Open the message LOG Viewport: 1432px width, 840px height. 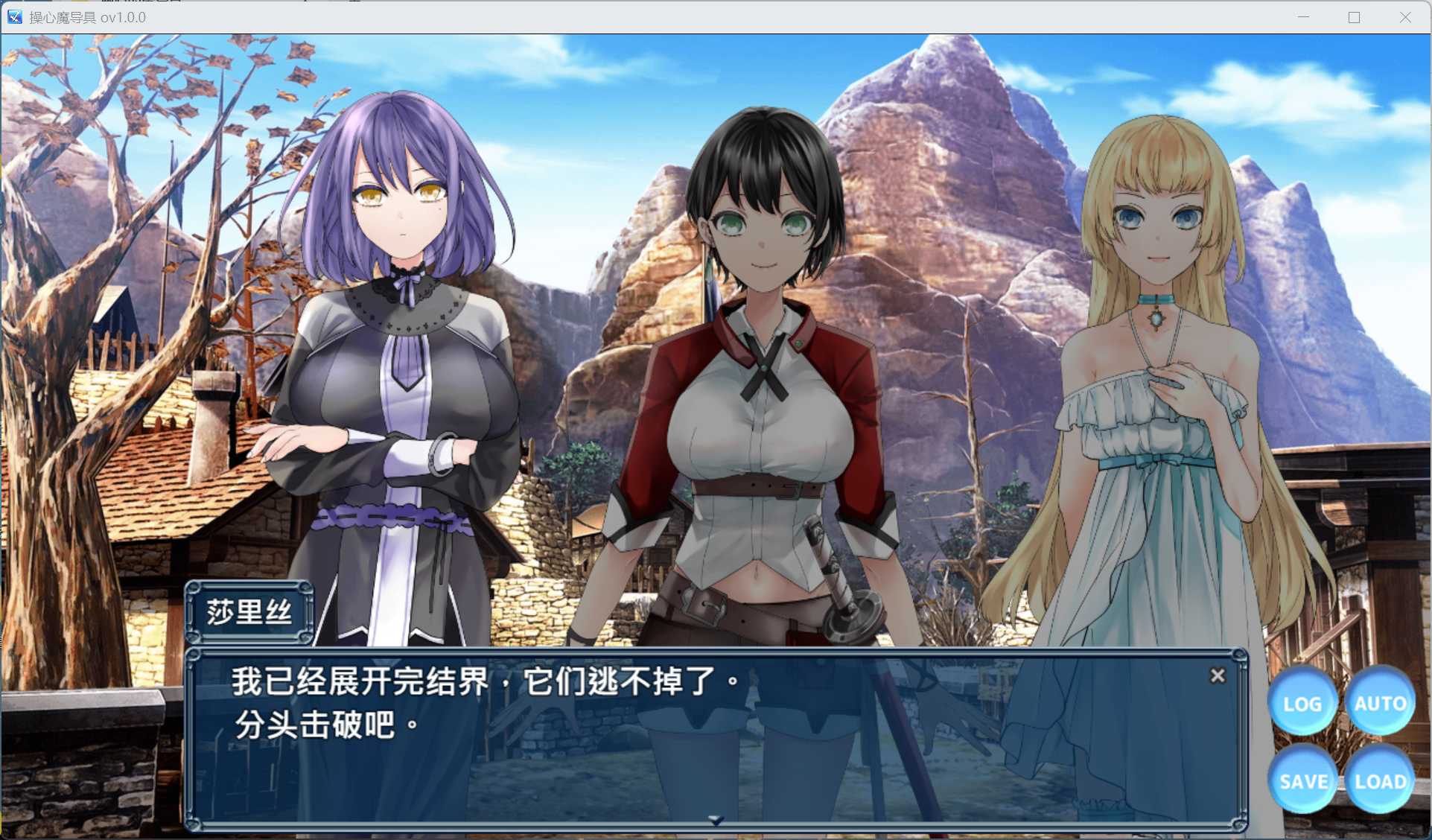pos(1302,702)
